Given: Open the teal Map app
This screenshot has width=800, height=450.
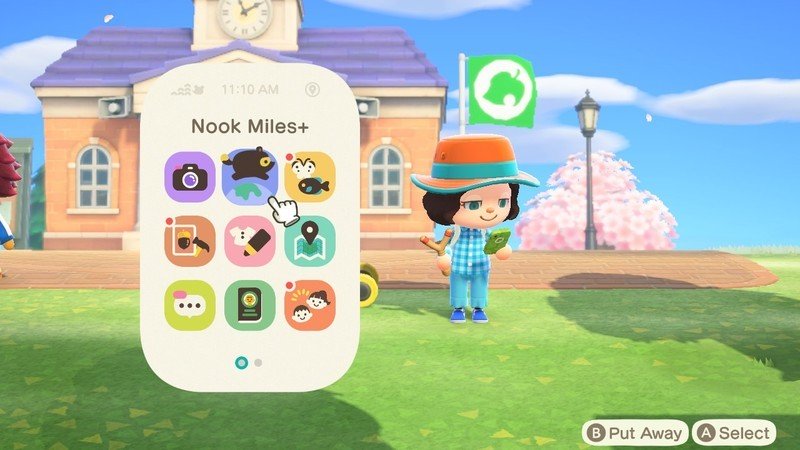Looking at the screenshot, I should tap(309, 241).
